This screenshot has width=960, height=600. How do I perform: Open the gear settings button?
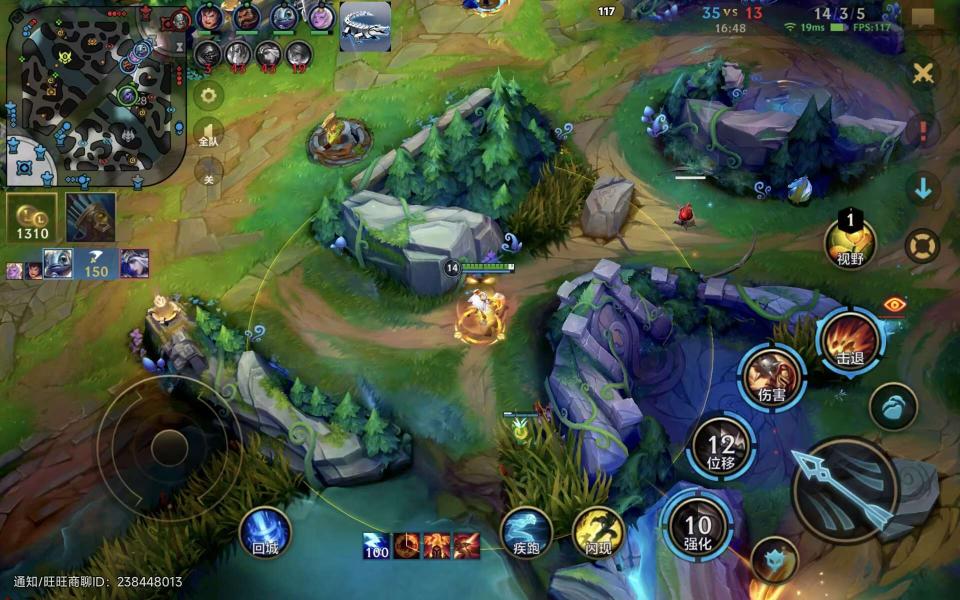[x=208, y=96]
